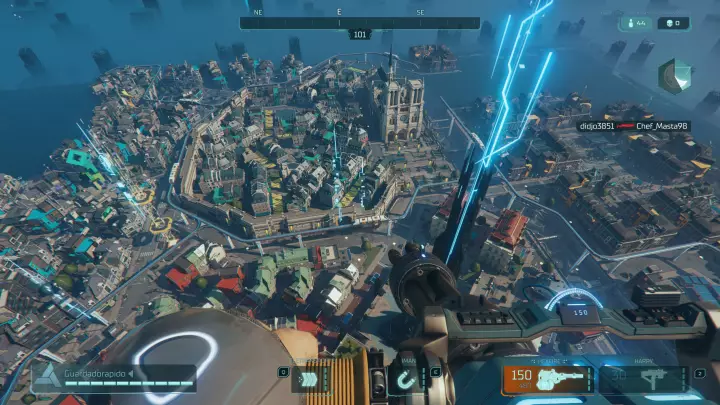
Task: Activate the chevron arrows hack ability
Action: [x=315, y=380]
